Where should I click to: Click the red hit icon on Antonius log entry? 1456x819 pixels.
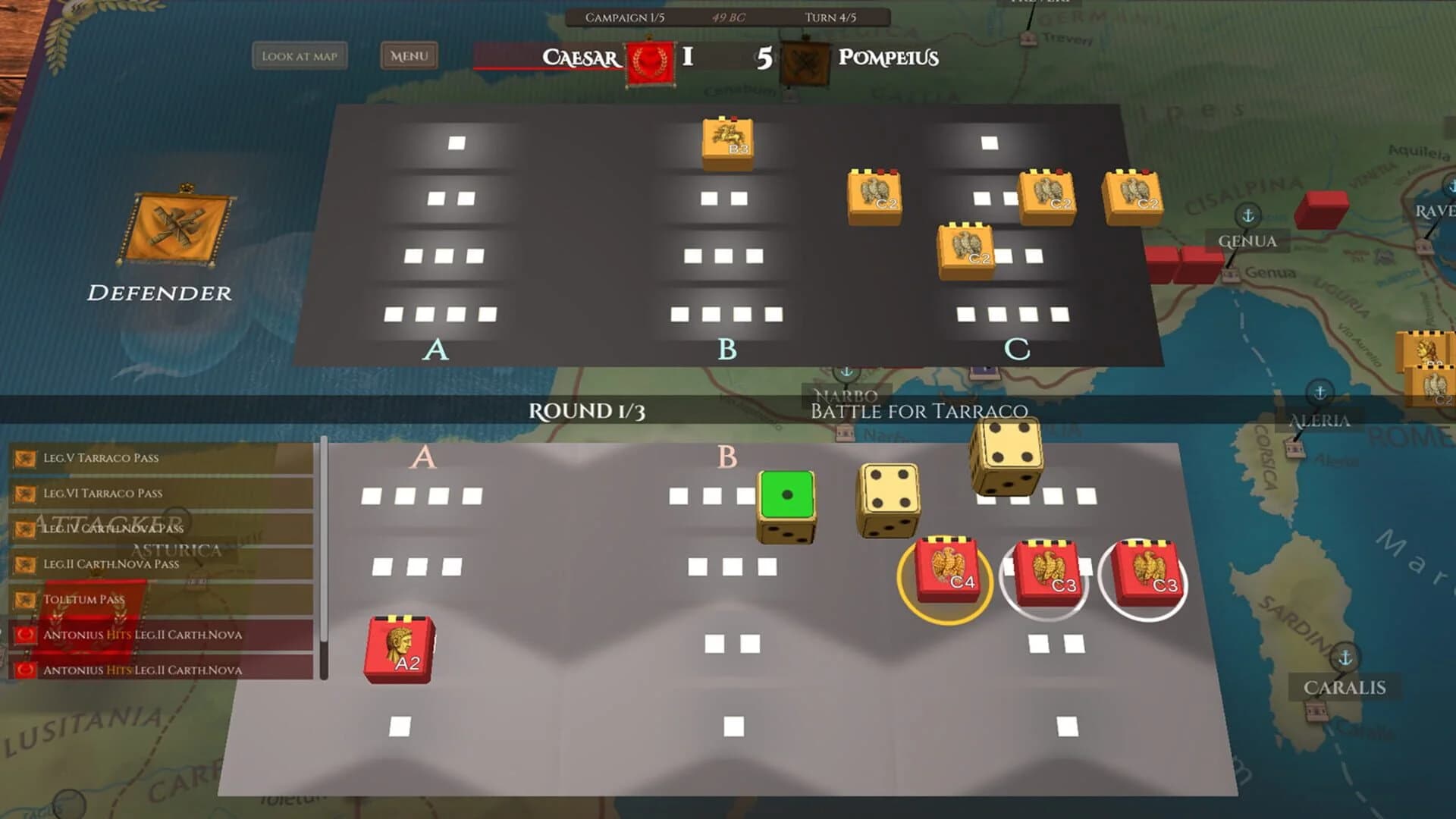[25, 635]
